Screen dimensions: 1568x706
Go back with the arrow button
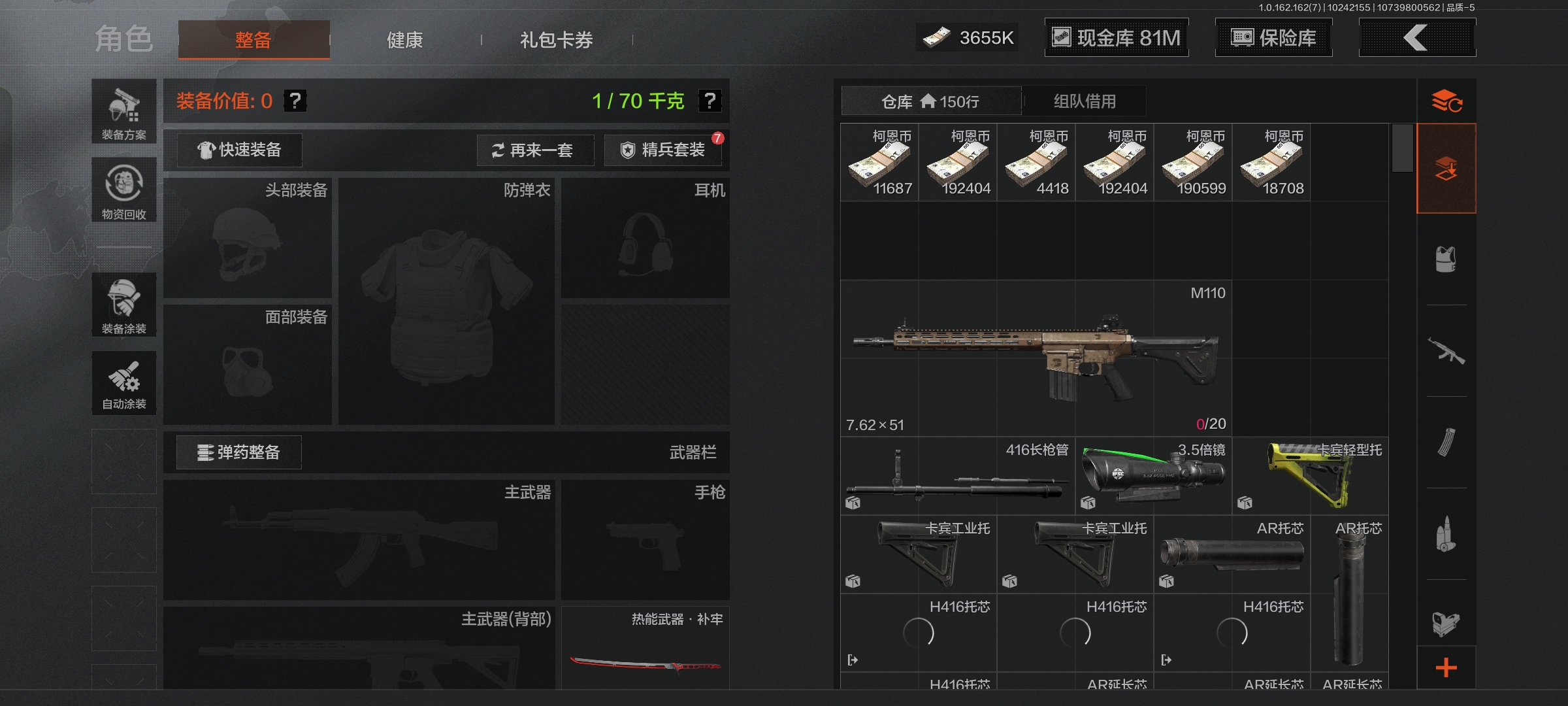(1416, 38)
